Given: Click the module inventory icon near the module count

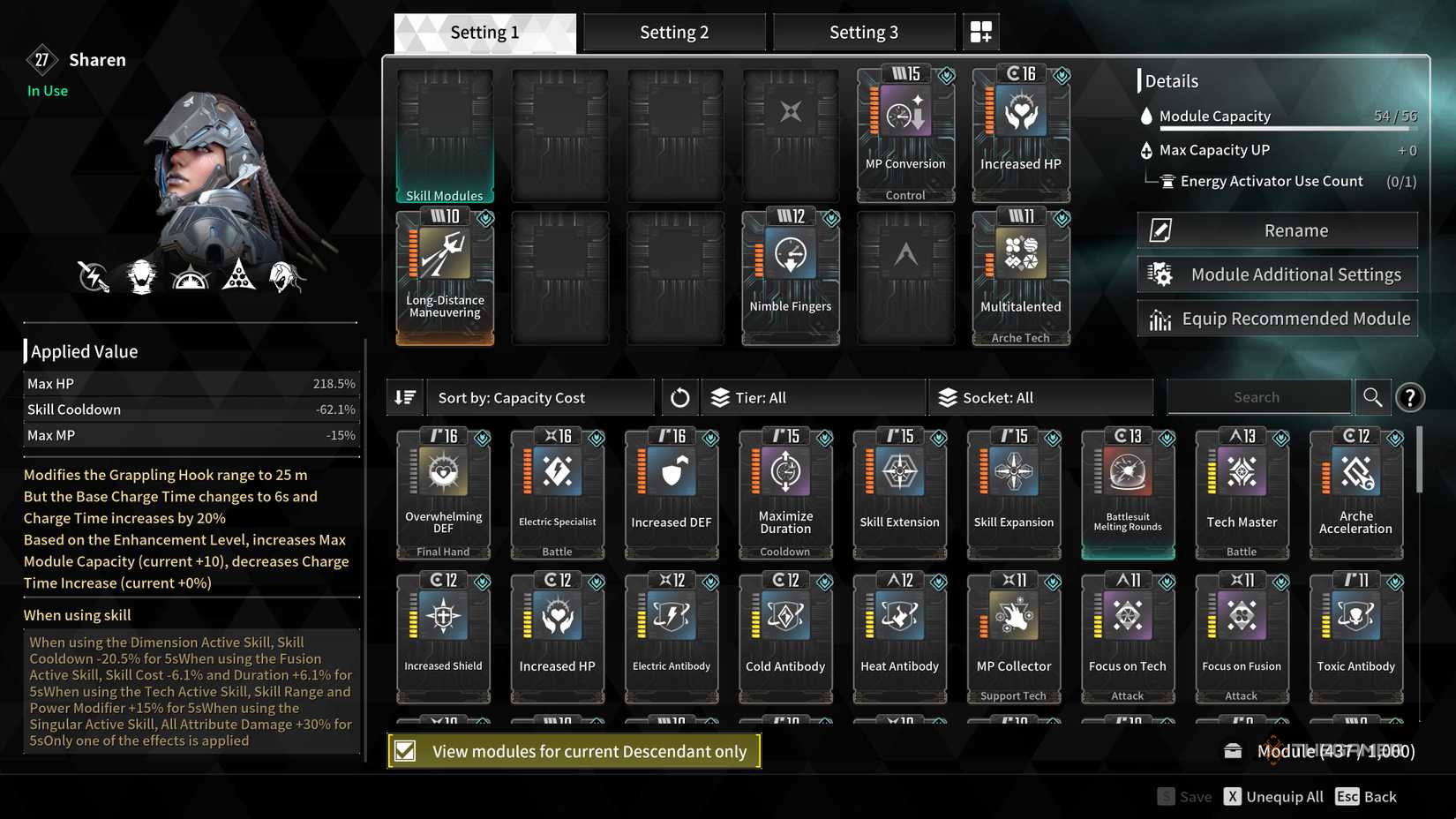Looking at the screenshot, I should [x=1233, y=750].
